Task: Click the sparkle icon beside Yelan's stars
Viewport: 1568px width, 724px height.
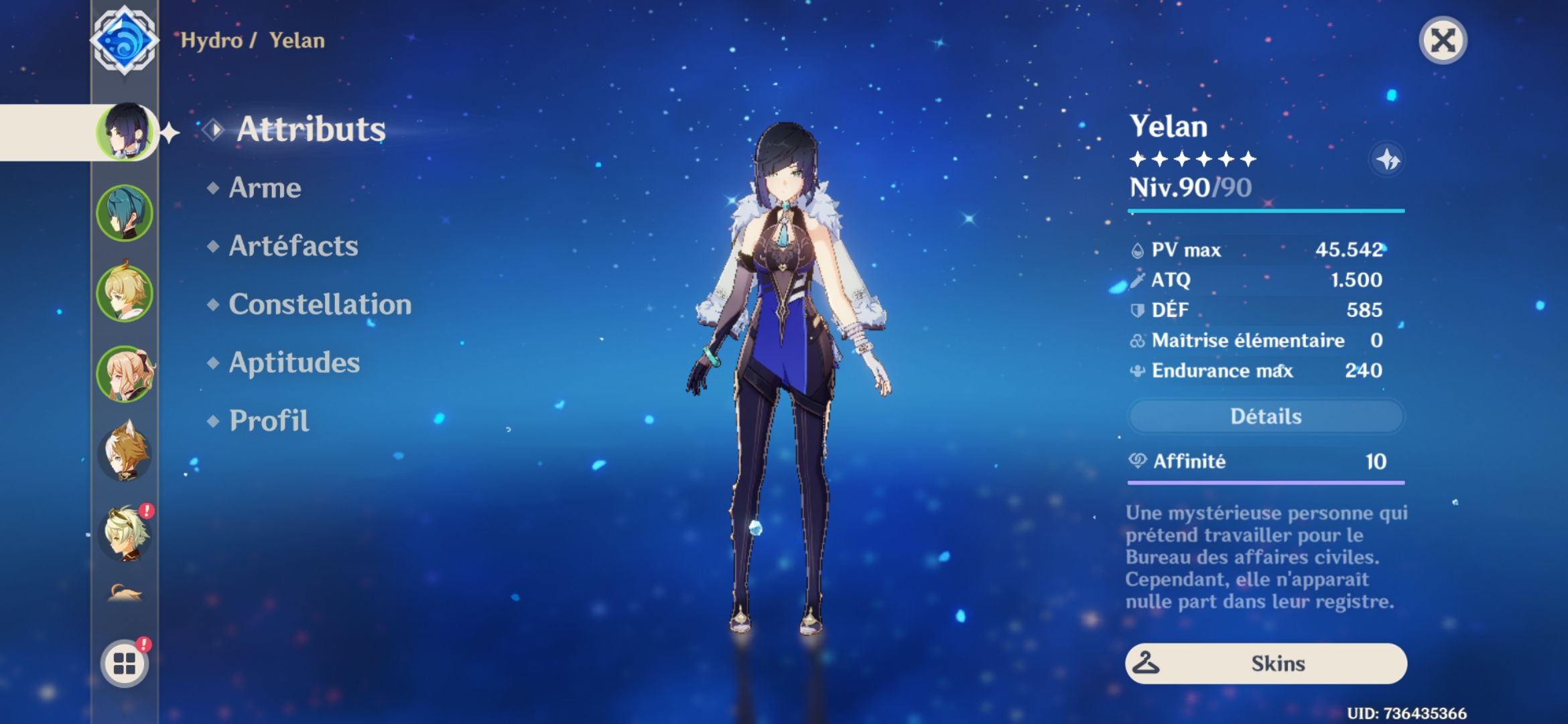Action: (x=1390, y=159)
